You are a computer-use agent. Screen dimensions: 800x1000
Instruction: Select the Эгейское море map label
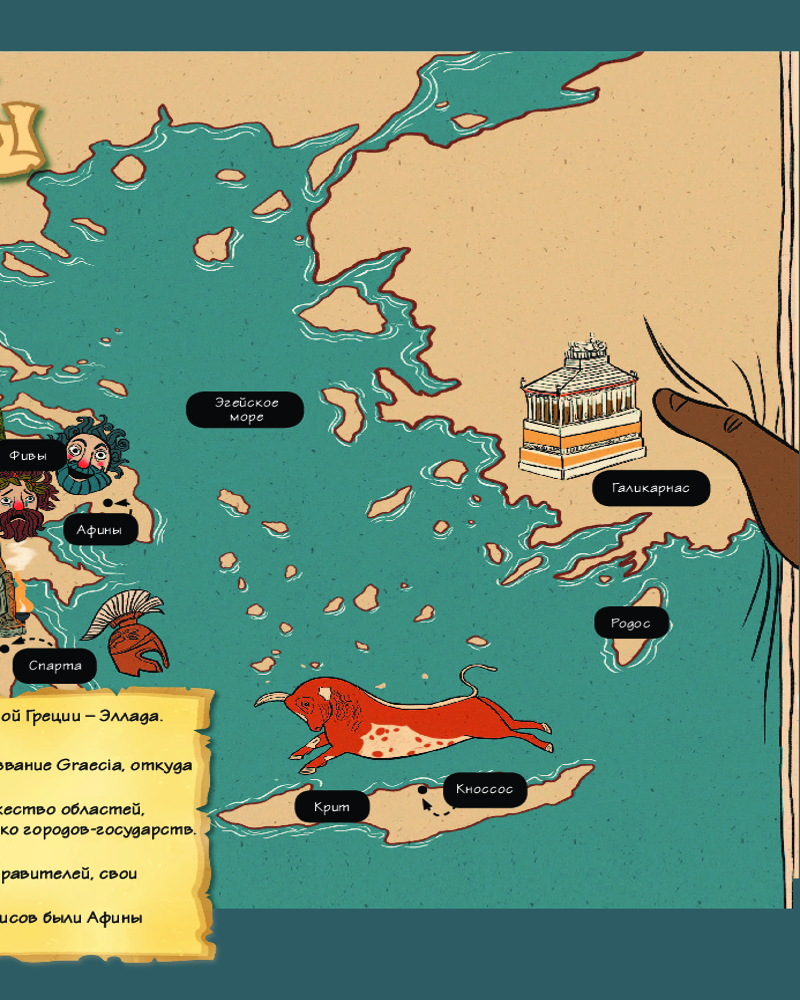tap(245, 409)
